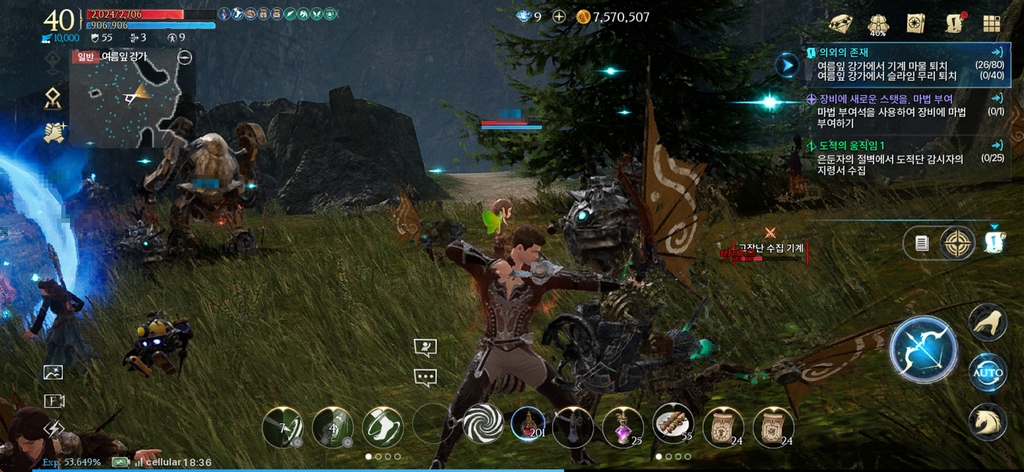Use the skewer food item slot
This screenshot has width=1024, height=472.
point(673,425)
